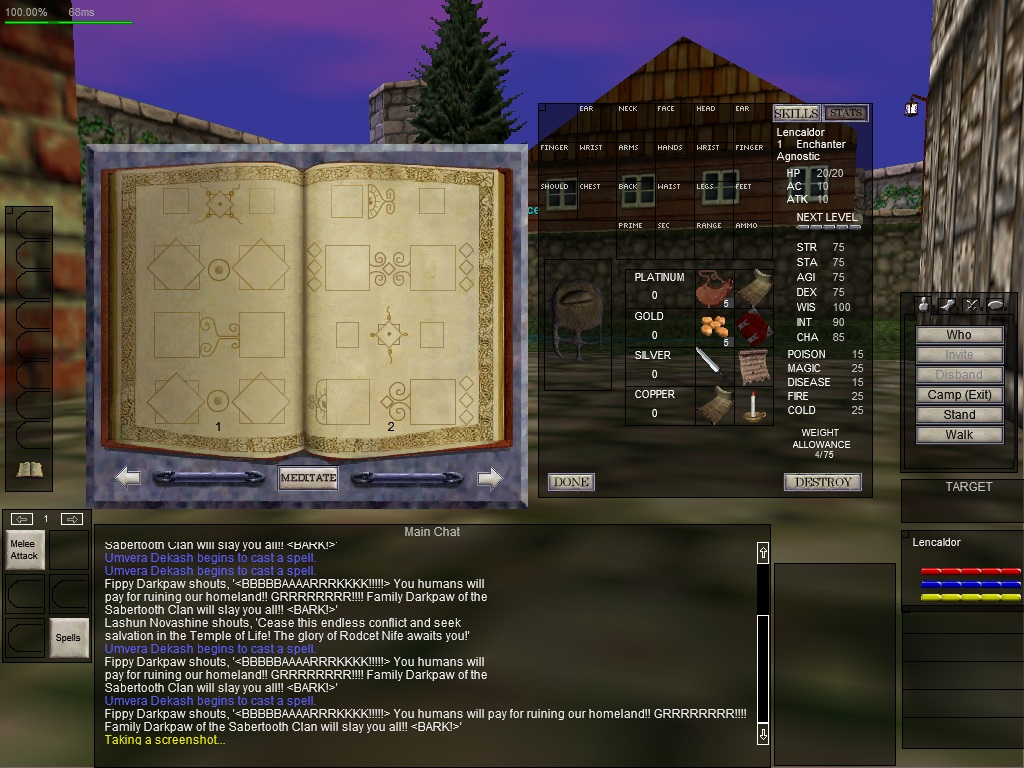Image resolution: width=1024 pixels, height=768 pixels.
Task: Select the red spellbook tome item
Action: point(753,327)
